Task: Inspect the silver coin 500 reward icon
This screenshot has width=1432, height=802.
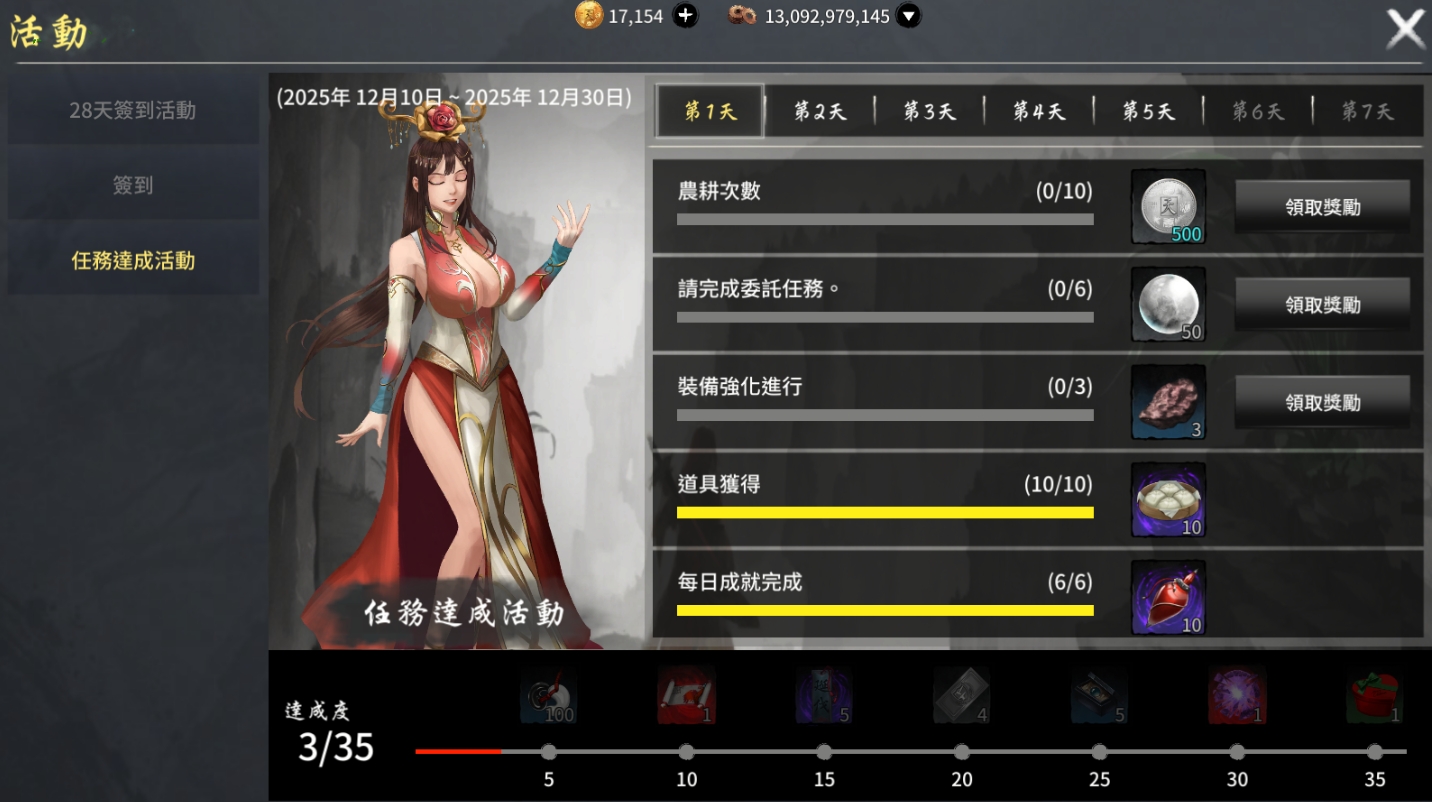Action: pyautogui.click(x=1168, y=207)
